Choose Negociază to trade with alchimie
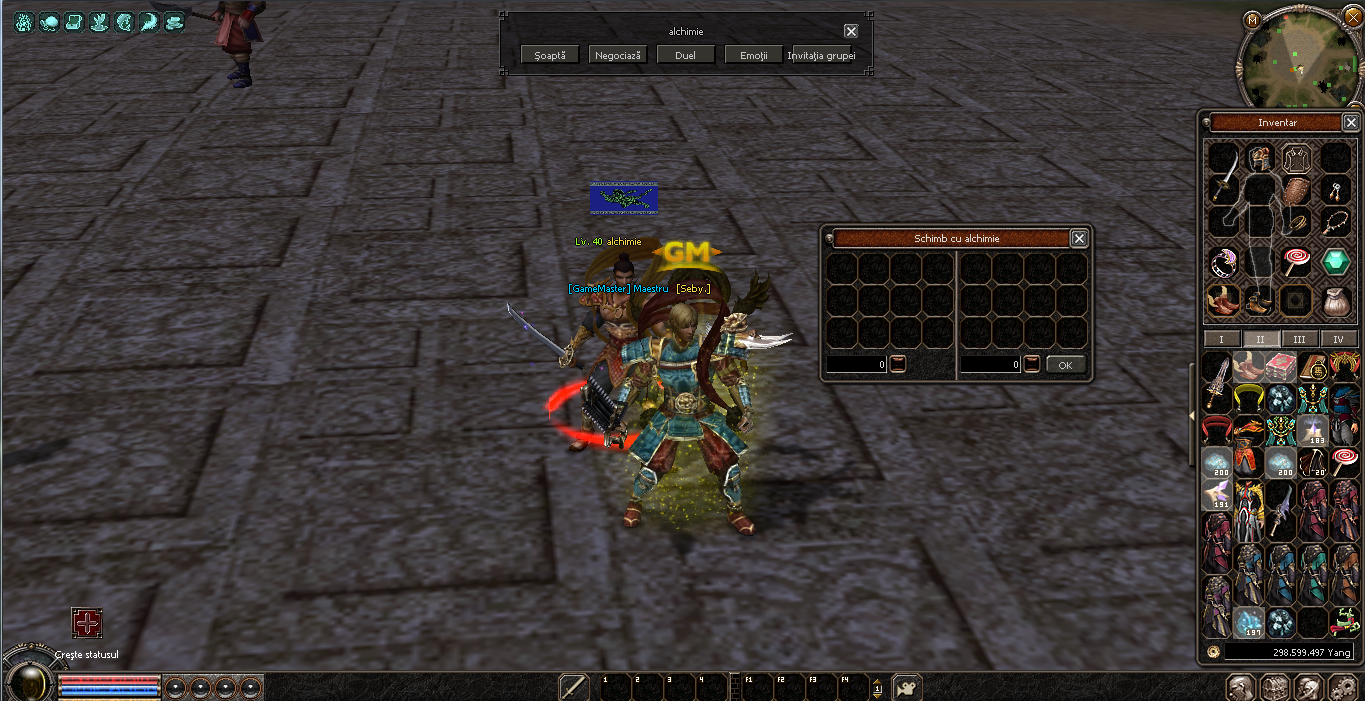Screen dimensions: 1365x701 point(618,55)
